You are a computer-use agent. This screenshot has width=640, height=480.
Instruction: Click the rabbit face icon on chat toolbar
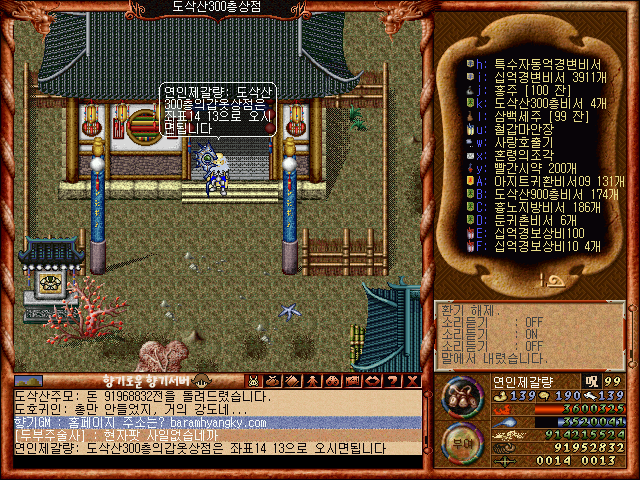pos(253,380)
